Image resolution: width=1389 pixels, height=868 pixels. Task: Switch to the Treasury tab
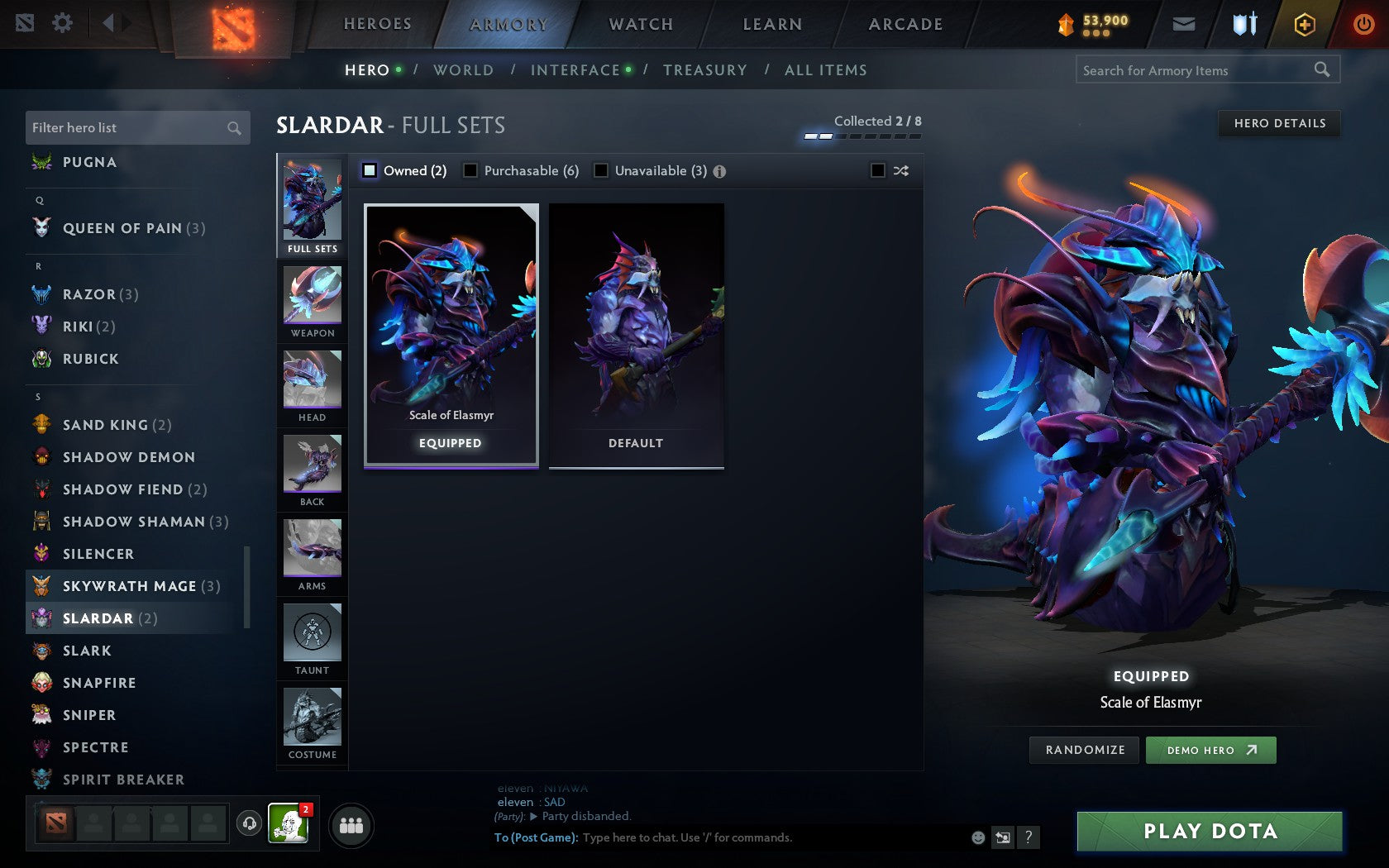point(705,70)
